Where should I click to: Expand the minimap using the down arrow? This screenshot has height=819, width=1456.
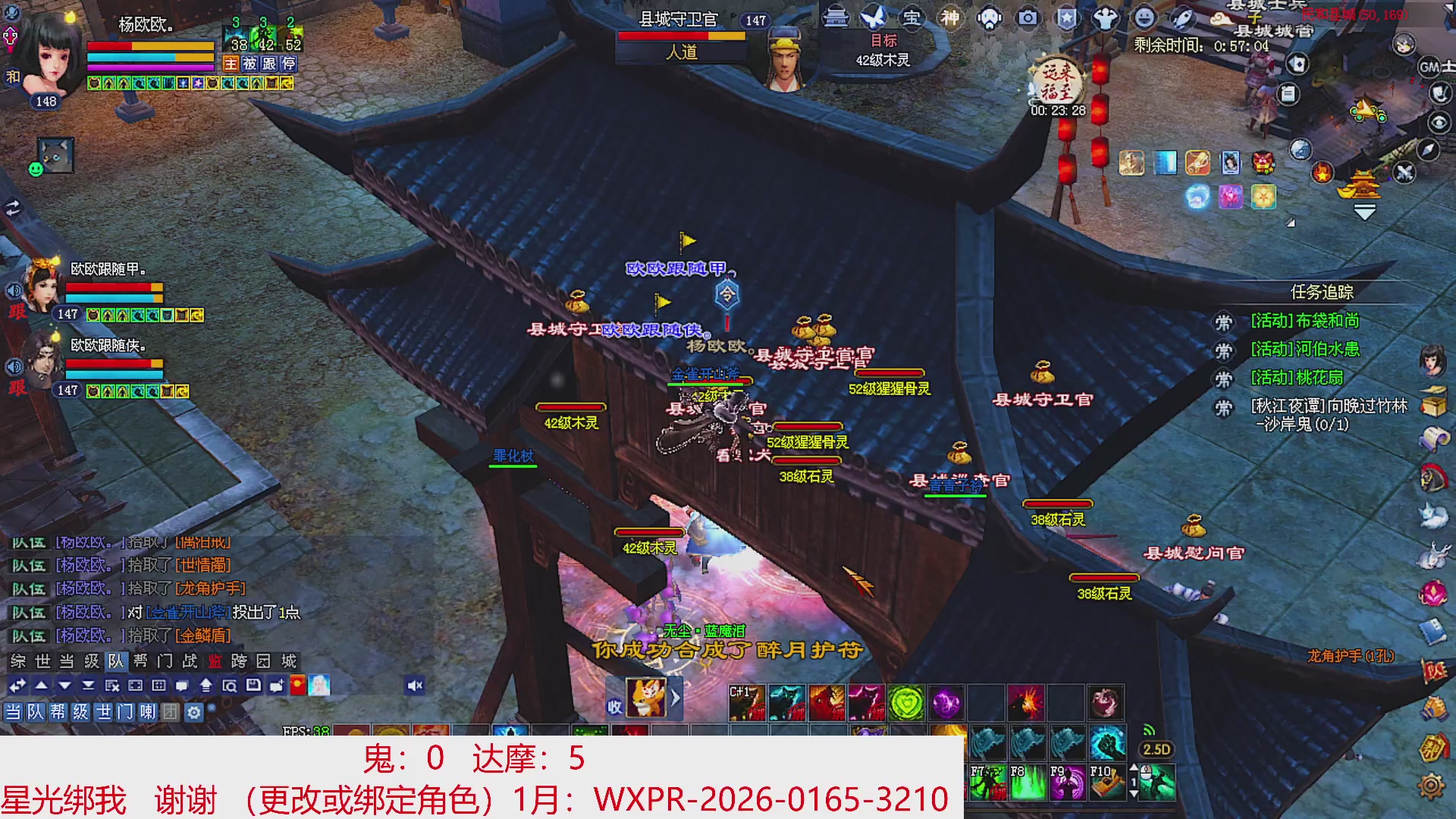pyautogui.click(x=1364, y=211)
